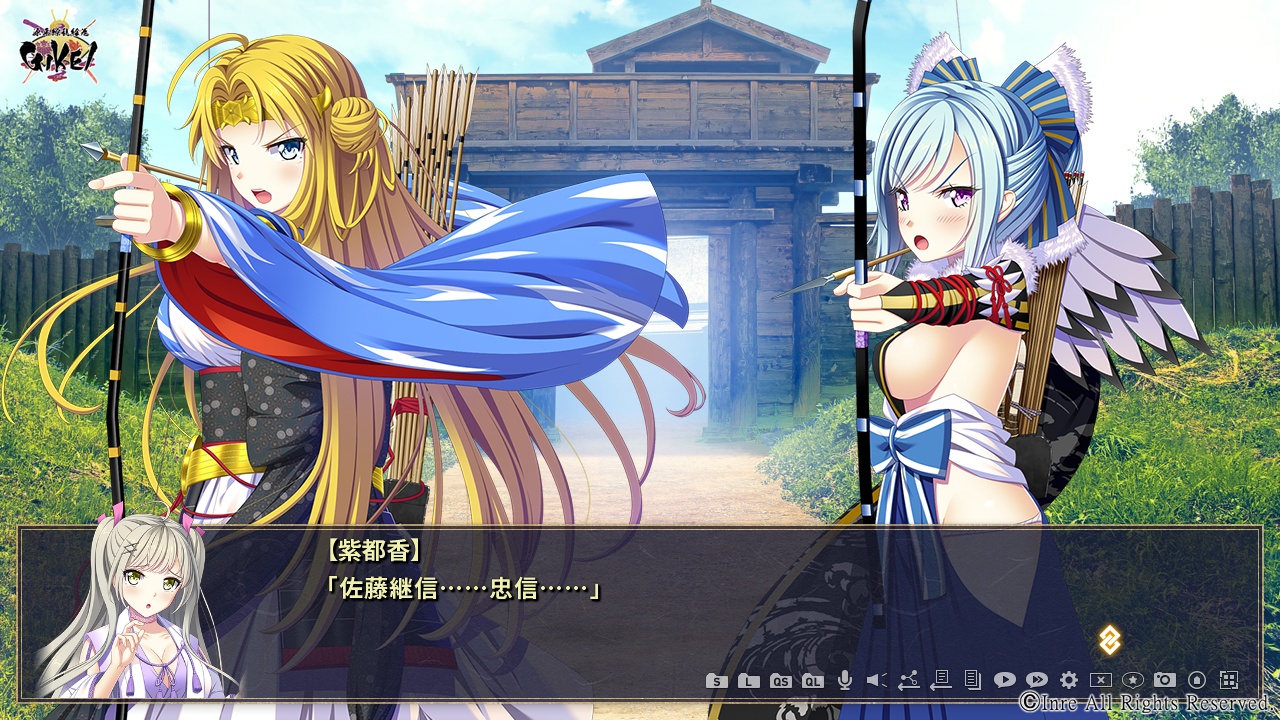The width and height of the screenshot is (1280, 720).
Task: Open the Load menu (L folder)
Action: (748, 681)
